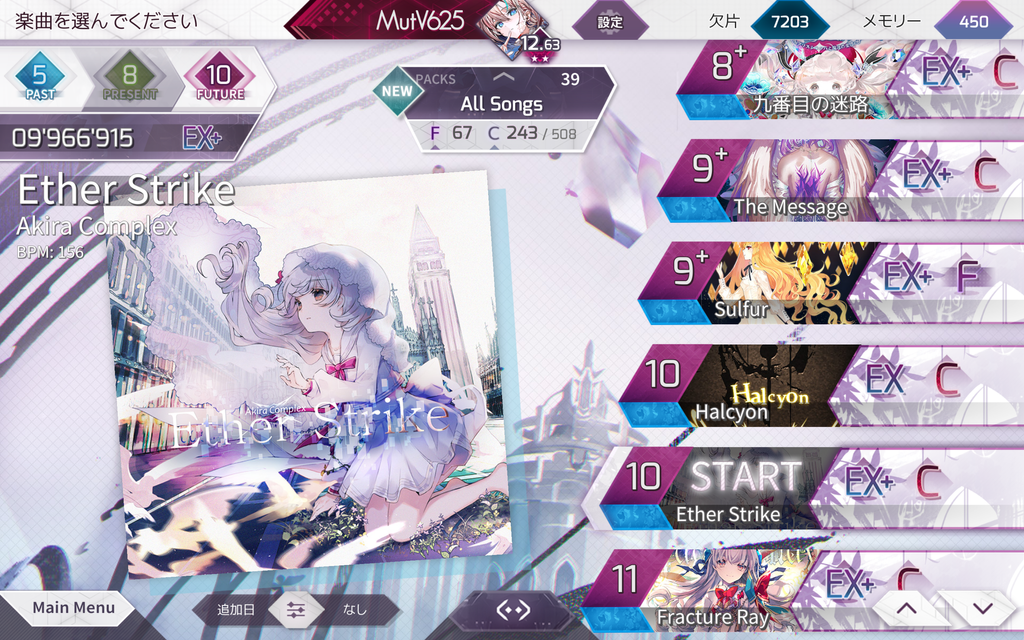The height and width of the screenshot is (640, 1024).
Task: Return to Main Menu
Action: click(72, 608)
